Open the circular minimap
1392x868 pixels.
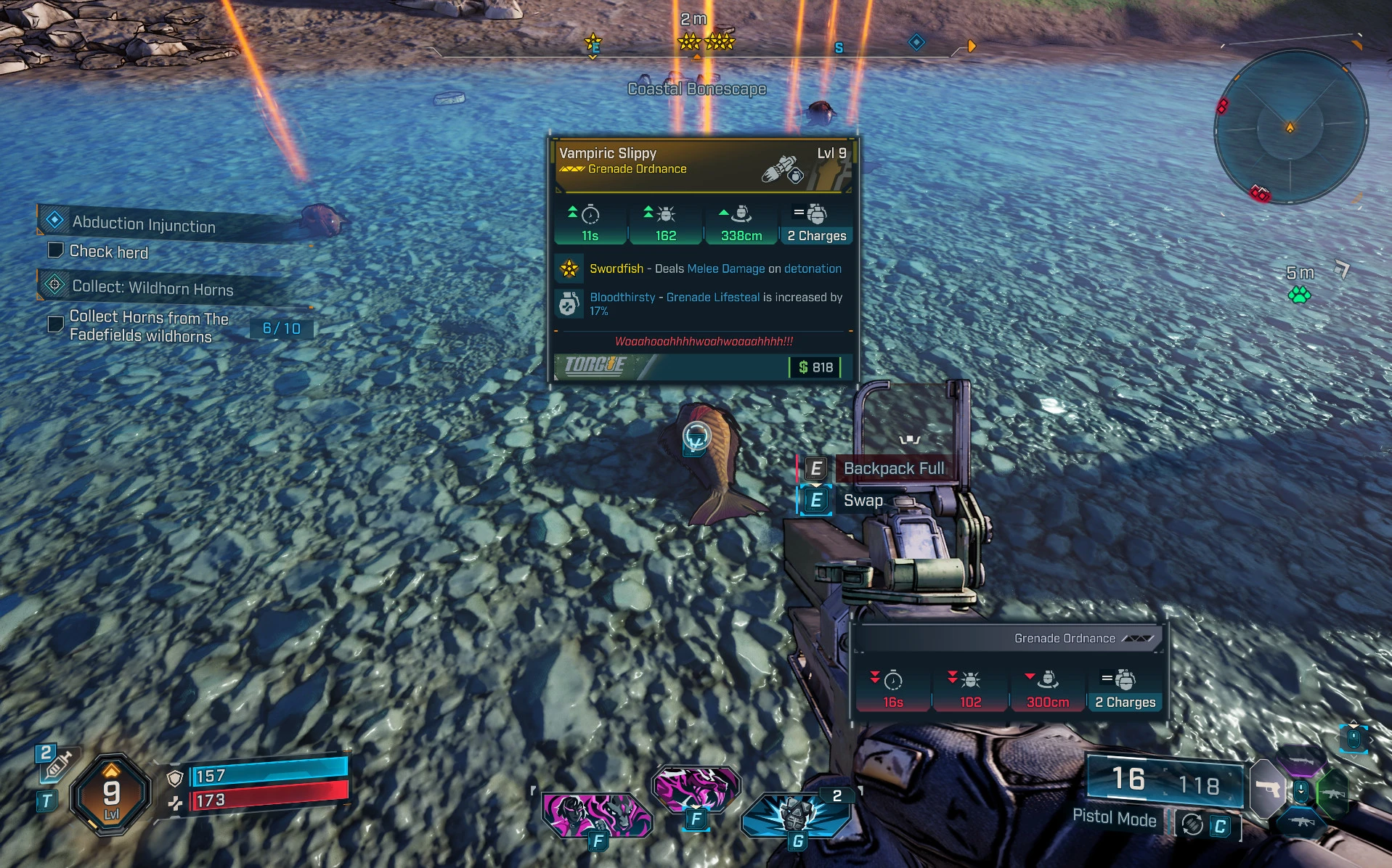point(1290,128)
